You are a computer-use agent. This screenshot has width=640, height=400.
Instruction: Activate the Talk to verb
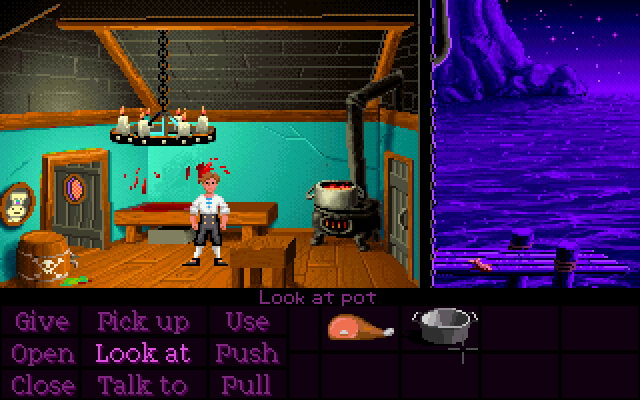point(143,384)
